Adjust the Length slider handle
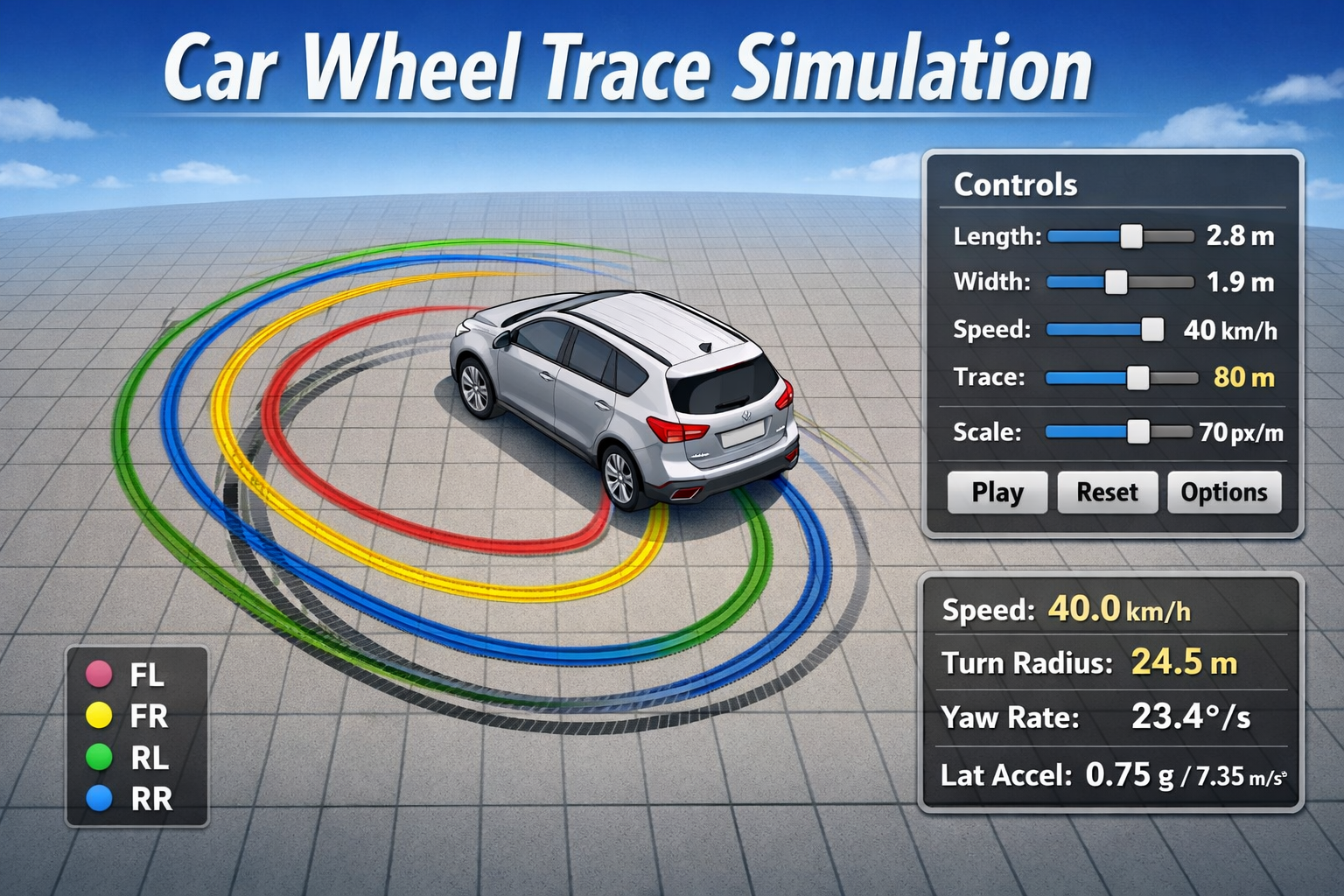1344x896 pixels. click(1133, 236)
